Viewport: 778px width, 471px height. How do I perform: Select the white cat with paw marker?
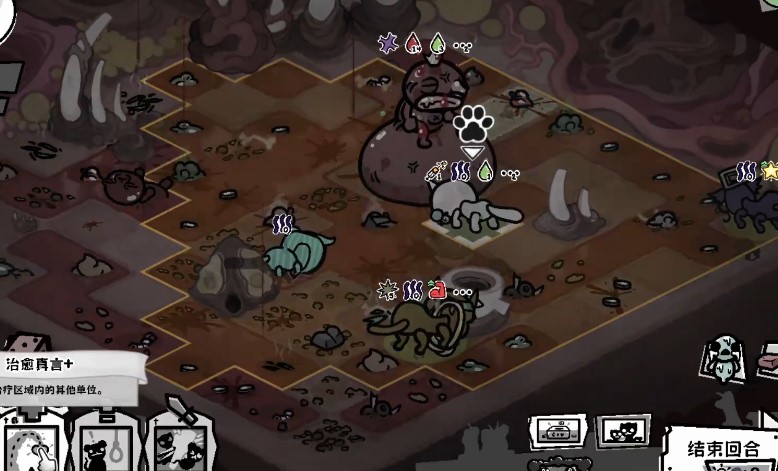[x=468, y=207]
